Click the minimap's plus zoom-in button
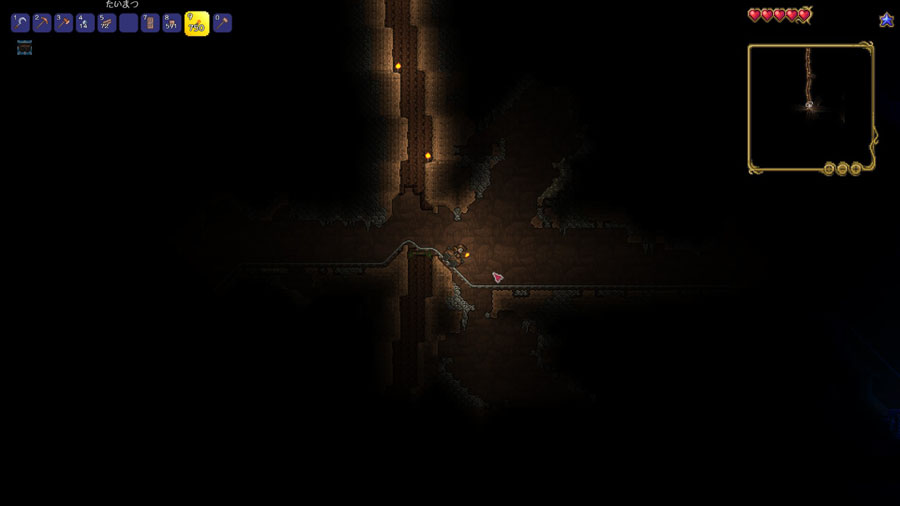 click(856, 169)
